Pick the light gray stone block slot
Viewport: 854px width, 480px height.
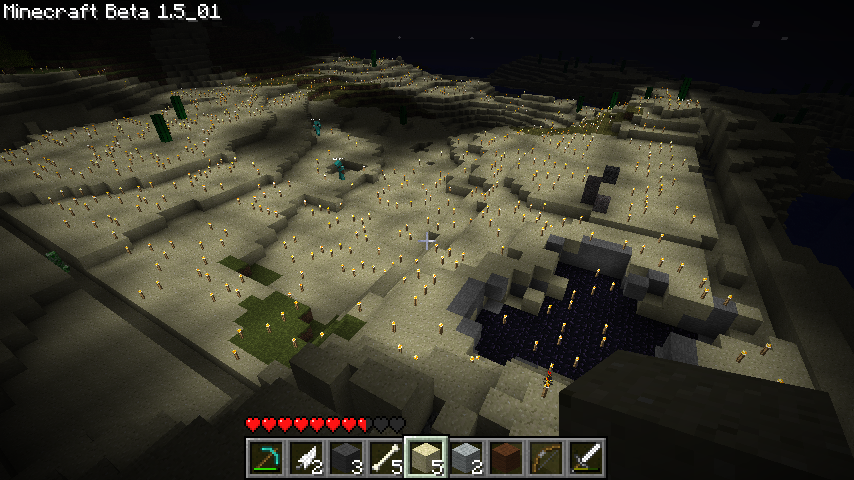(466, 457)
